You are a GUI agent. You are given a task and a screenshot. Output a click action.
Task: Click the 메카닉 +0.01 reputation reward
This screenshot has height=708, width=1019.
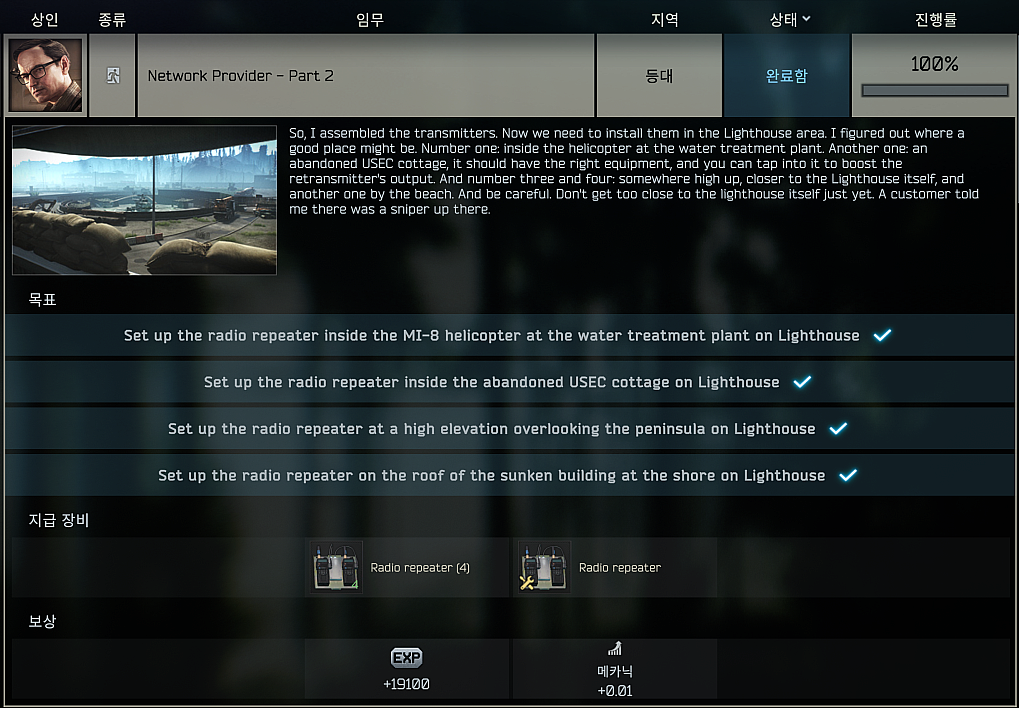(614, 669)
